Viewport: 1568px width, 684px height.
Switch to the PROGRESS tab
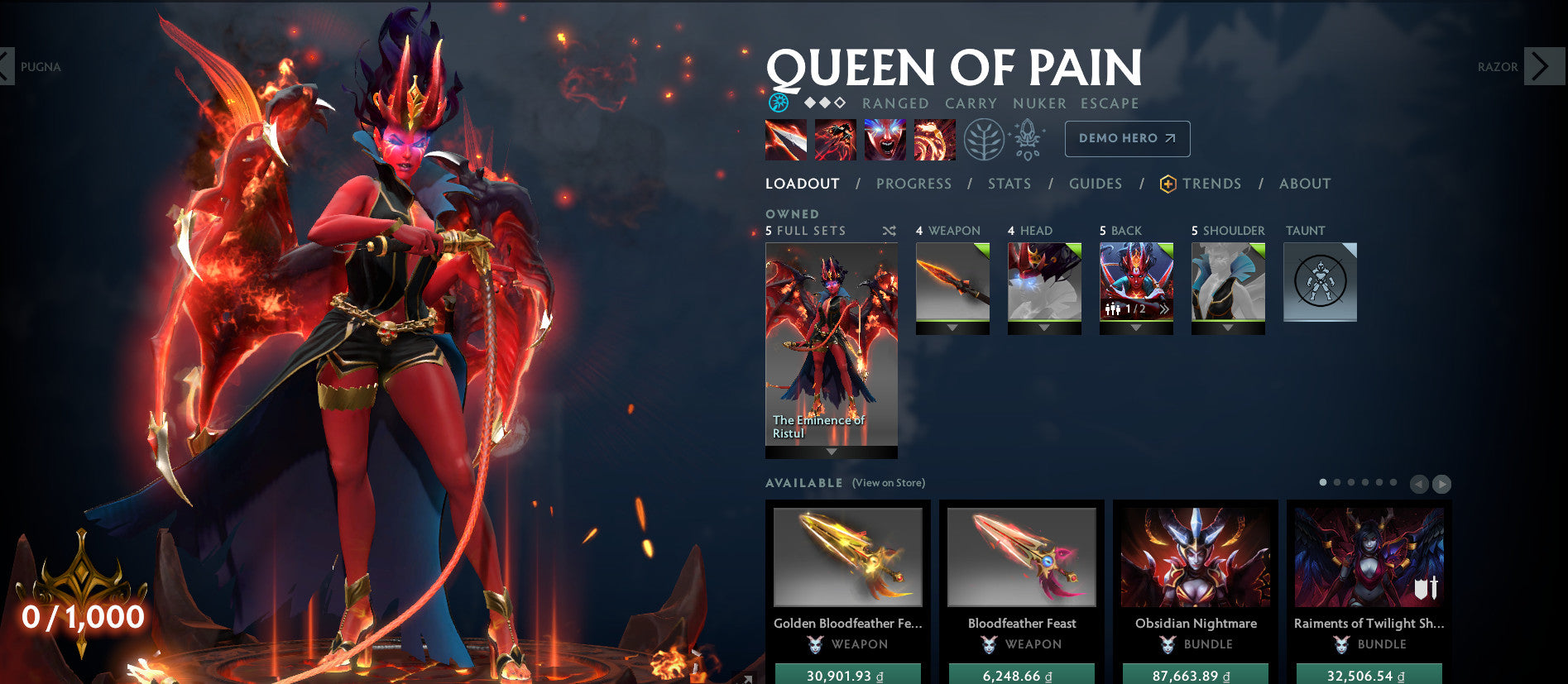click(x=913, y=184)
